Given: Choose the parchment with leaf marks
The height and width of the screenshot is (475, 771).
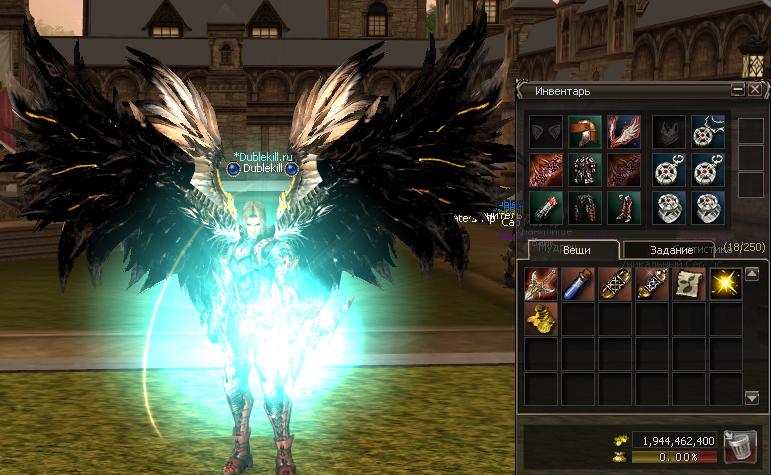Looking at the screenshot, I should coord(689,283).
